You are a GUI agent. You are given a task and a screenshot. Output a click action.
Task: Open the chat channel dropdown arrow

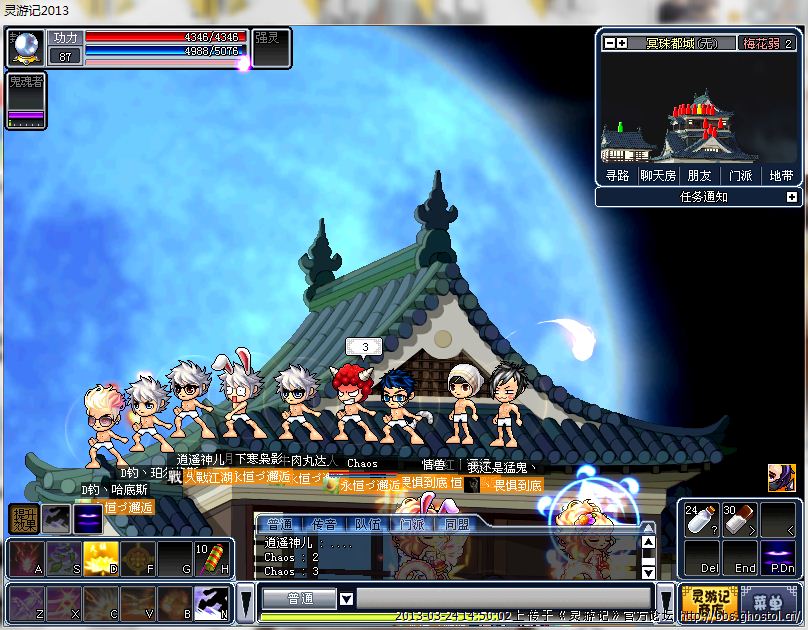click(x=347, y=599)
